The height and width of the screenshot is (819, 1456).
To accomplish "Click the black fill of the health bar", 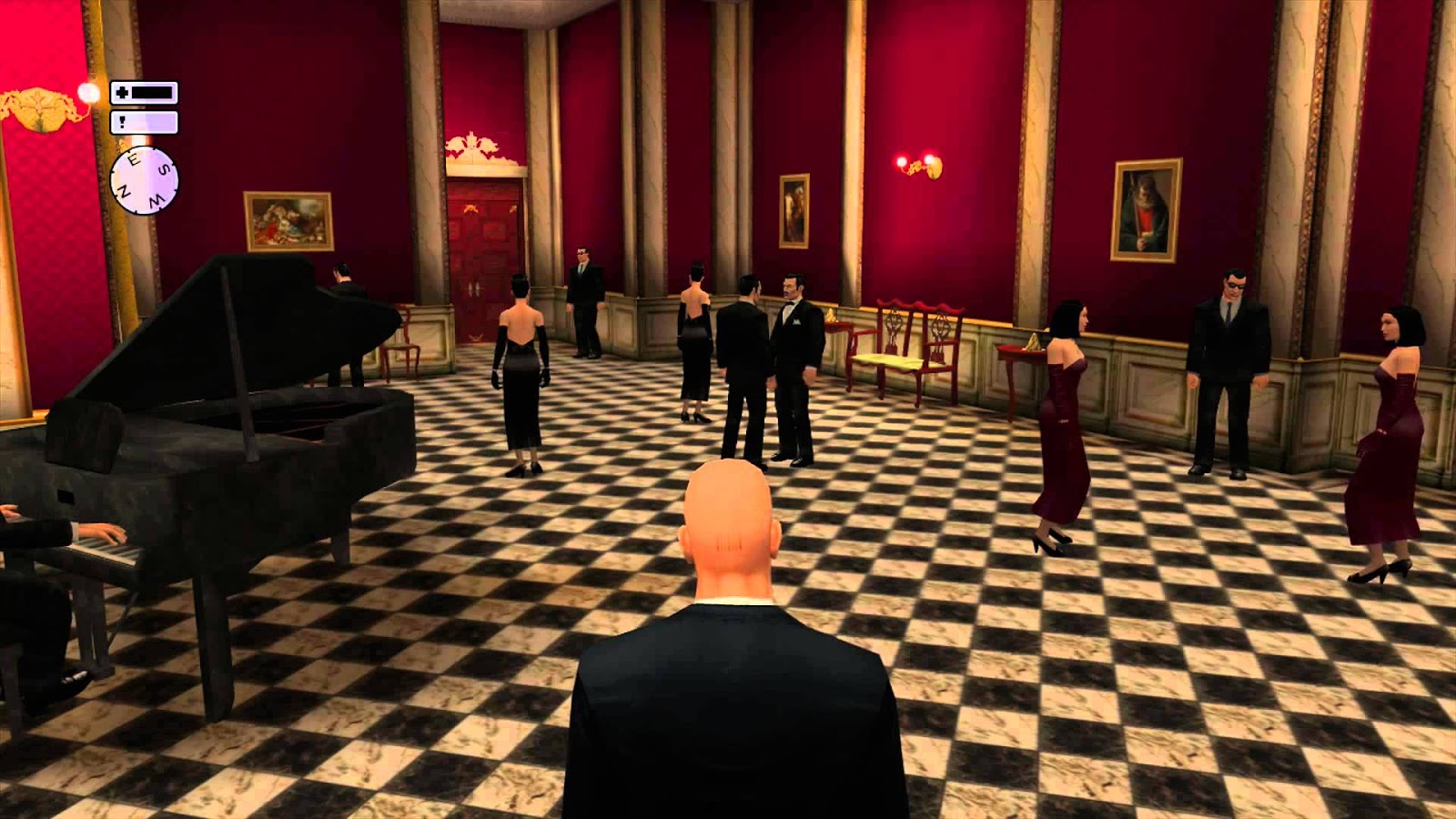I will tap(152, 91).
